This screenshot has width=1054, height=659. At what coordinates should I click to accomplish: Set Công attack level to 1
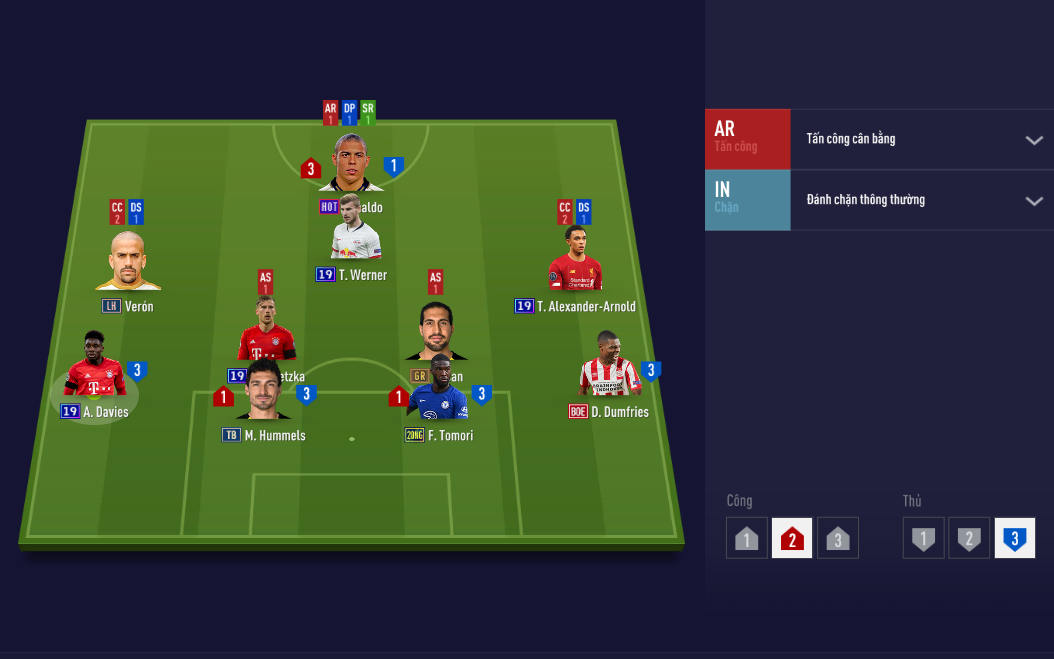click(x=747, y=538)
